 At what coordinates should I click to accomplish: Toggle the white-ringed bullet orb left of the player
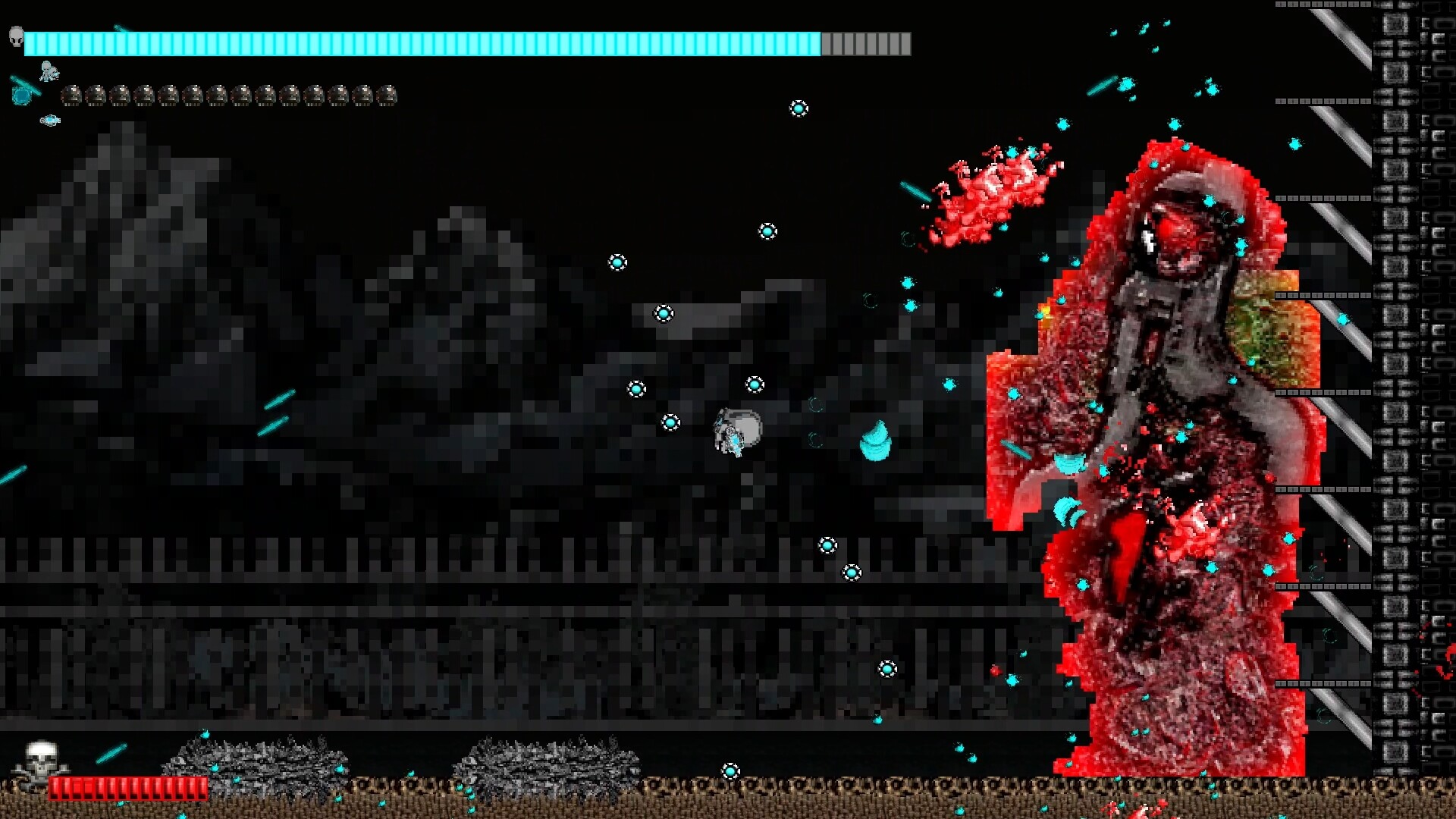click(x=670, y=422)
